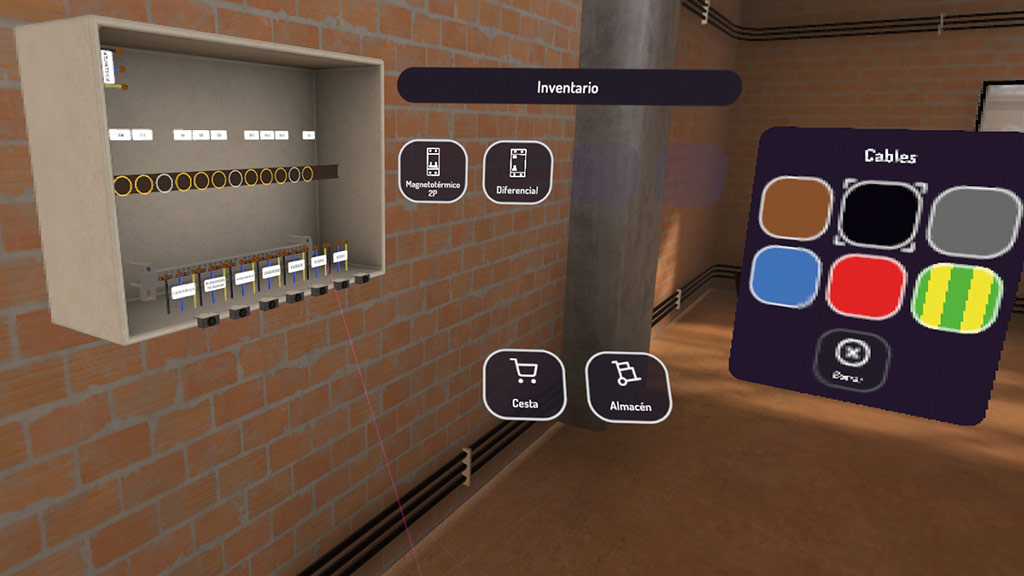Select the red cable color
The height and width of the screenshot is (576, 1024).
tap(866, 286)
